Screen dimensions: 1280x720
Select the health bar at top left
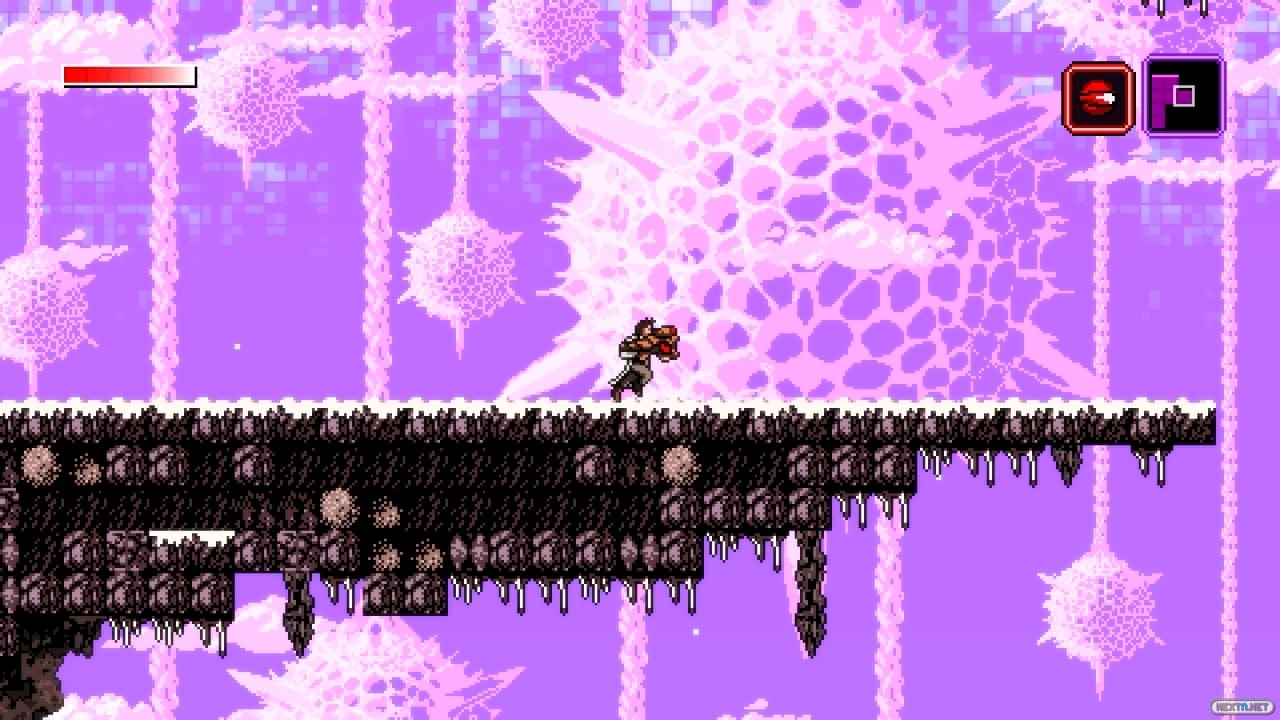click(x=128, y=74)
